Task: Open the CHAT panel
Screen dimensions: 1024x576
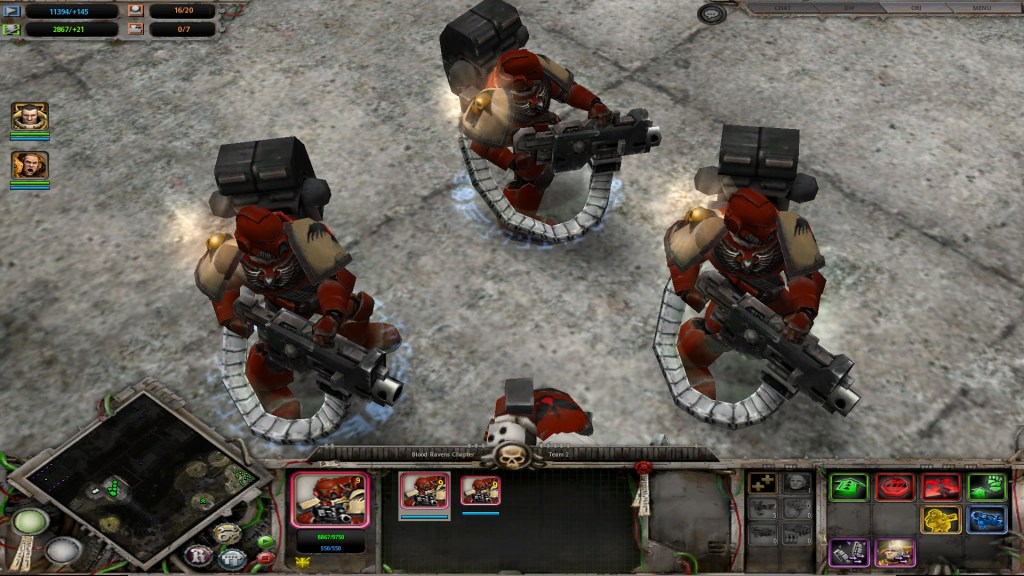Action: point(784,8)
